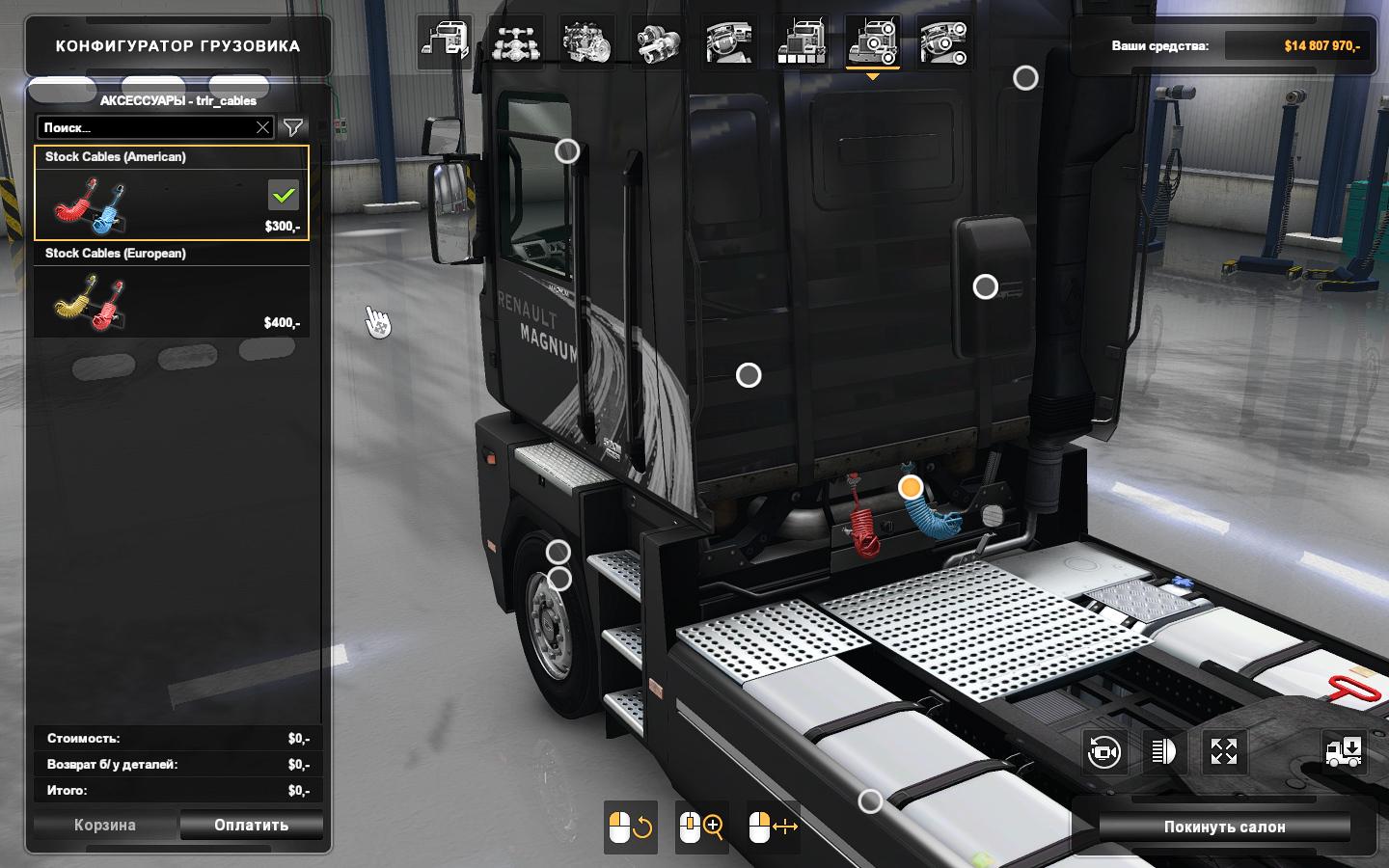Select Stock Cables (American) option

[x=172, y=193]
